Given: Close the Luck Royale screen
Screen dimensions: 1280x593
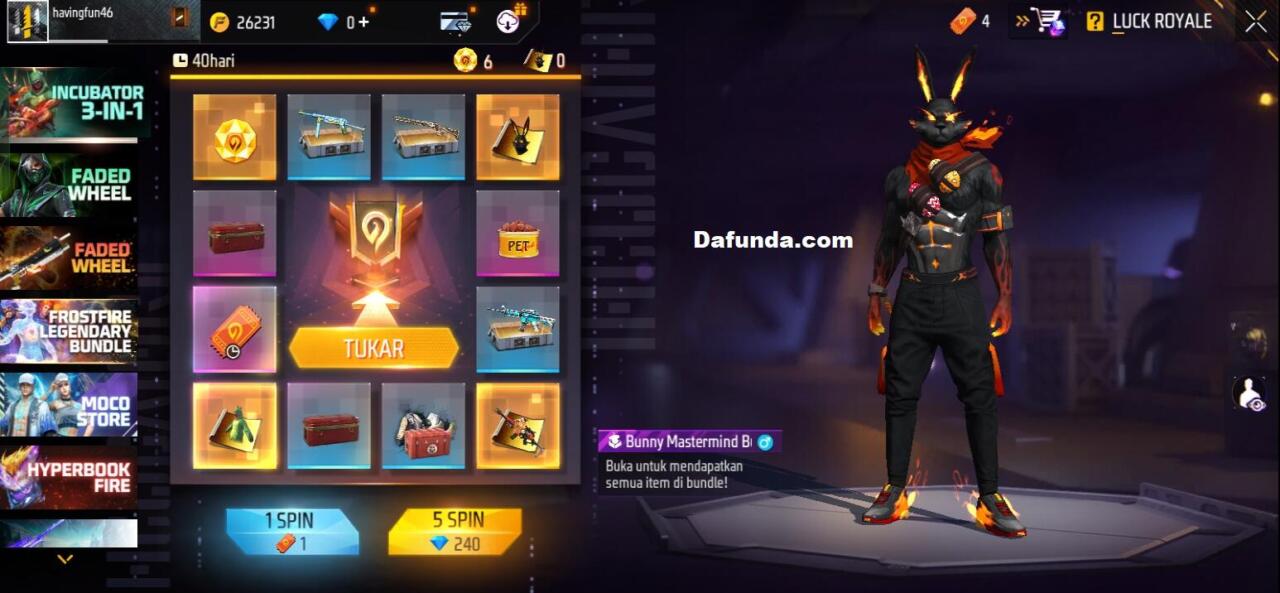Looking at the screenshot, I should [1256, 21].
